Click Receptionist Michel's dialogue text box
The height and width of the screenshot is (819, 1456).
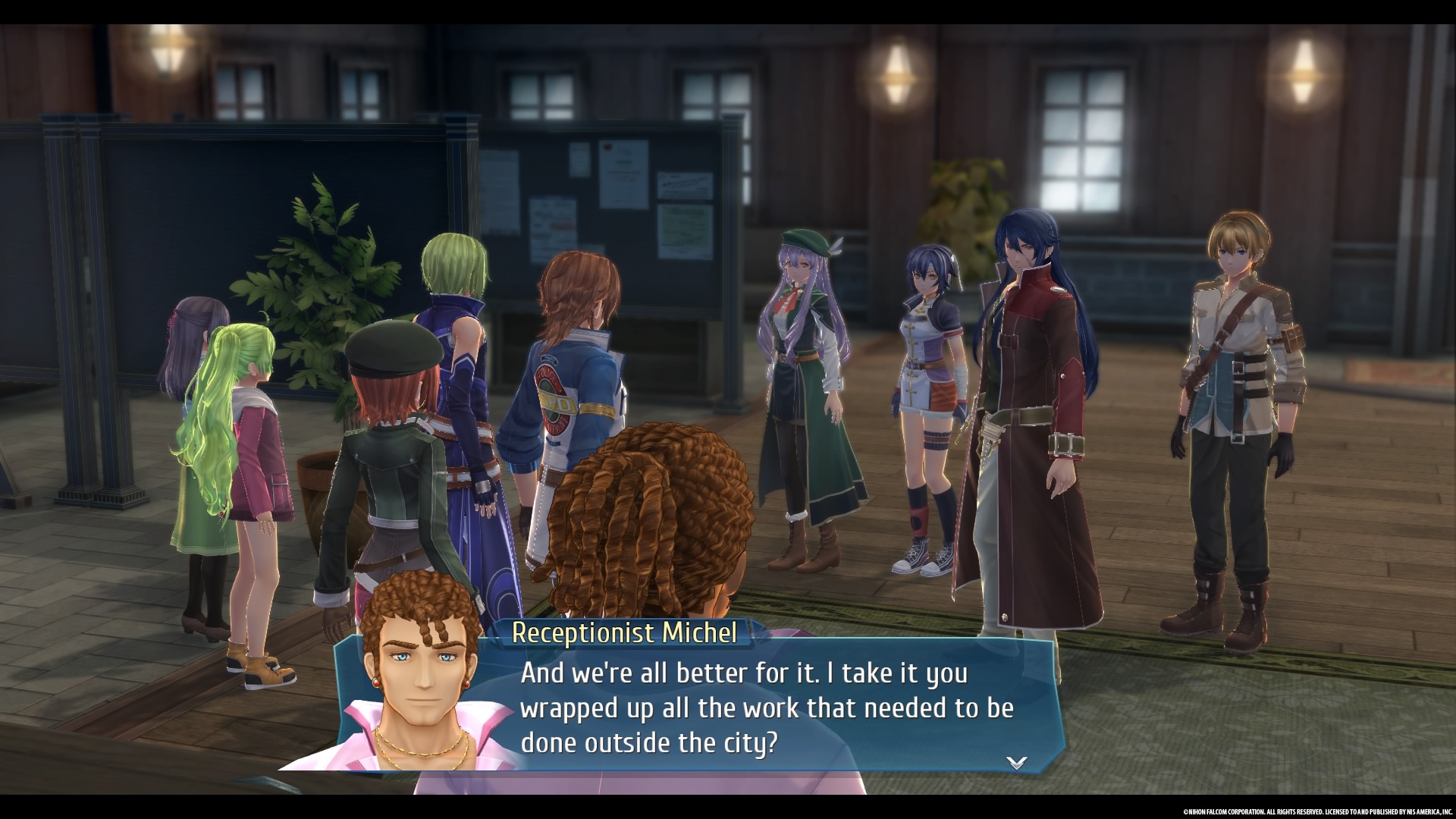tap(766, 708)
